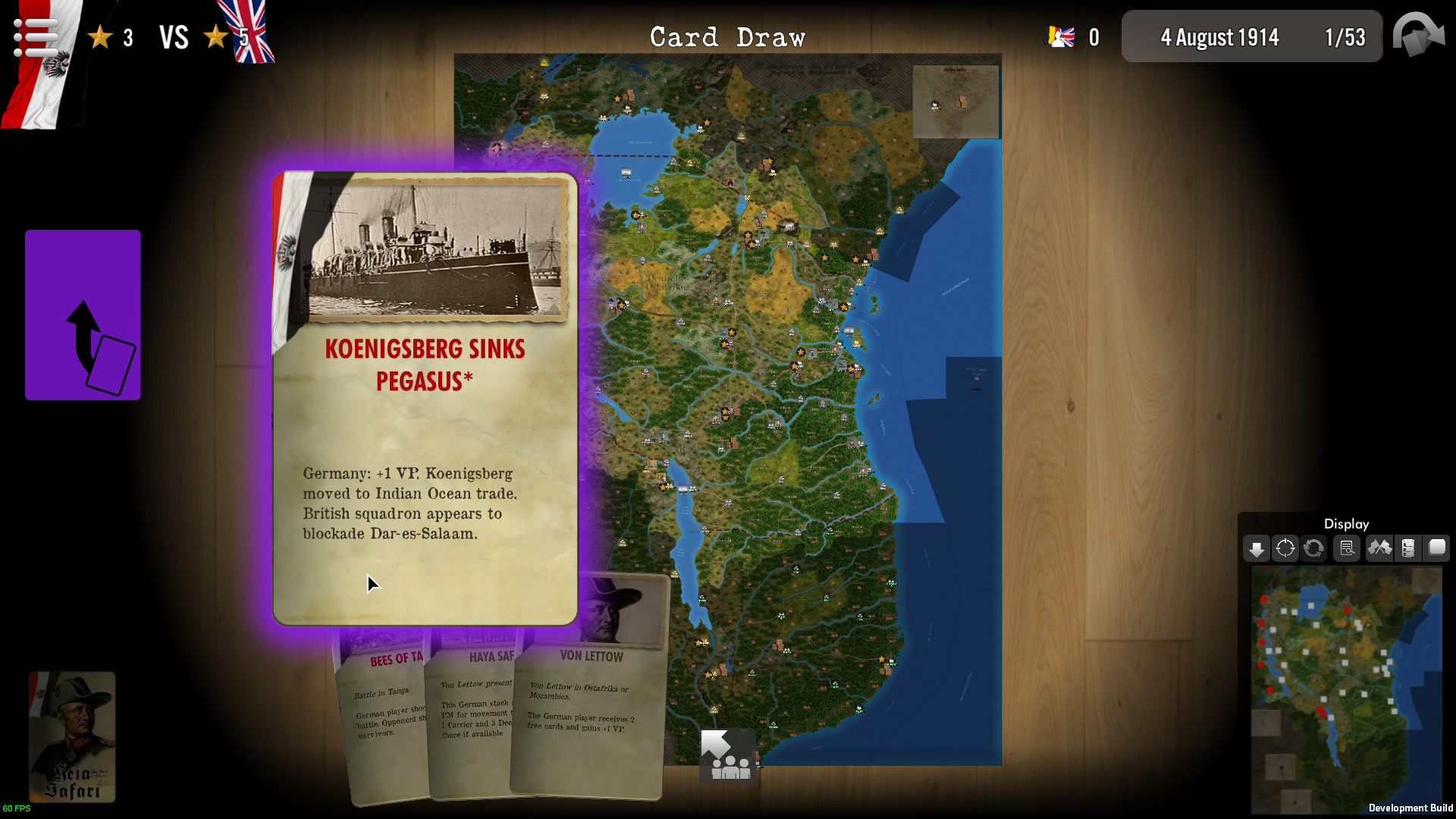Image resolution: width=1456 pixels, height=819 pixels.
Task: Click the cycle arrows icon in Display panel
Action: click(x=1313, y=548)
